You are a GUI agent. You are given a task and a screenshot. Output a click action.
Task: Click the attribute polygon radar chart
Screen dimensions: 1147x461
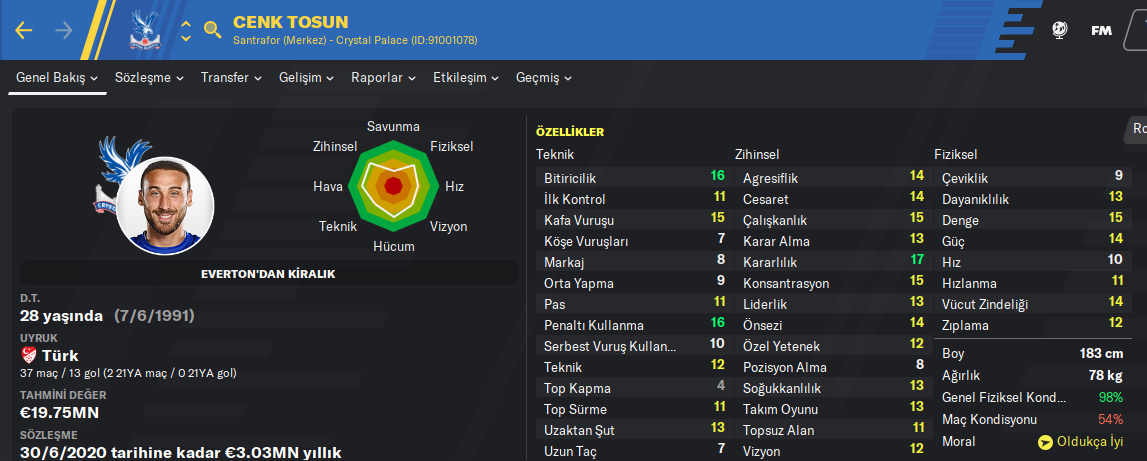[393, 185]
